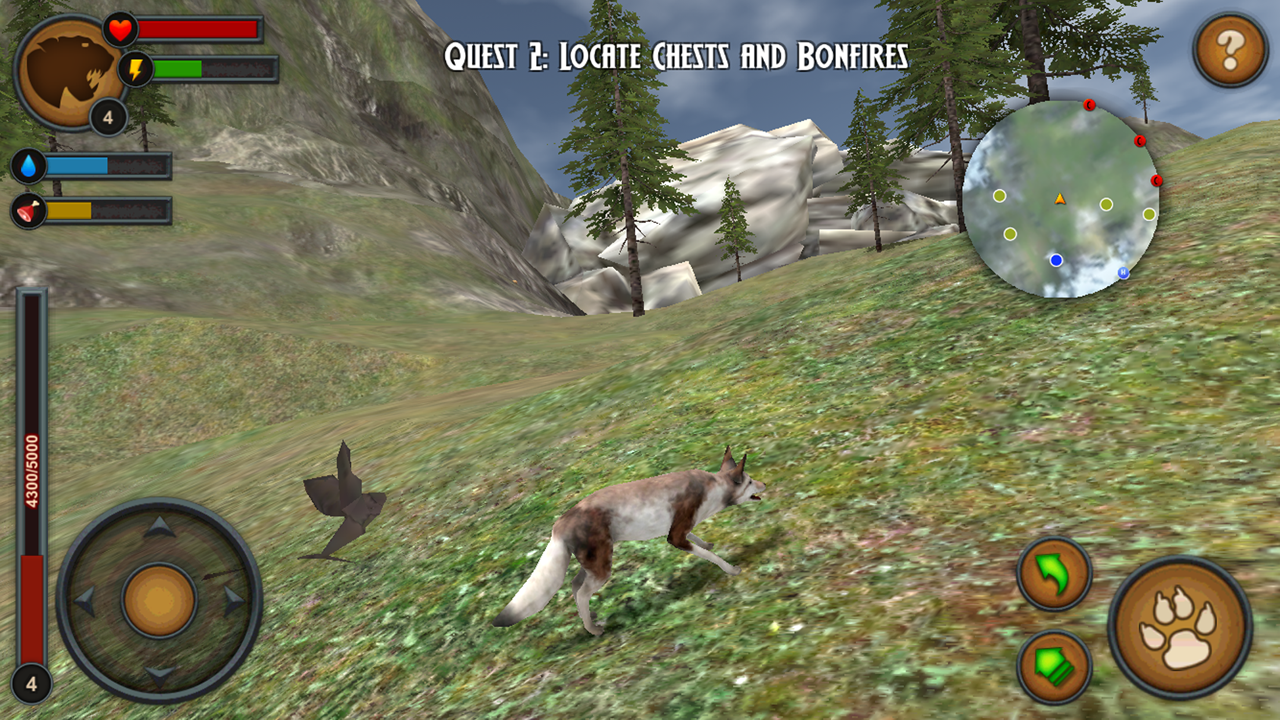Image resolution: width=1280 pixels, height=720 pixels.
Task: Select a red enemy dot on the minimap
Action: (x=1090, y=106)
